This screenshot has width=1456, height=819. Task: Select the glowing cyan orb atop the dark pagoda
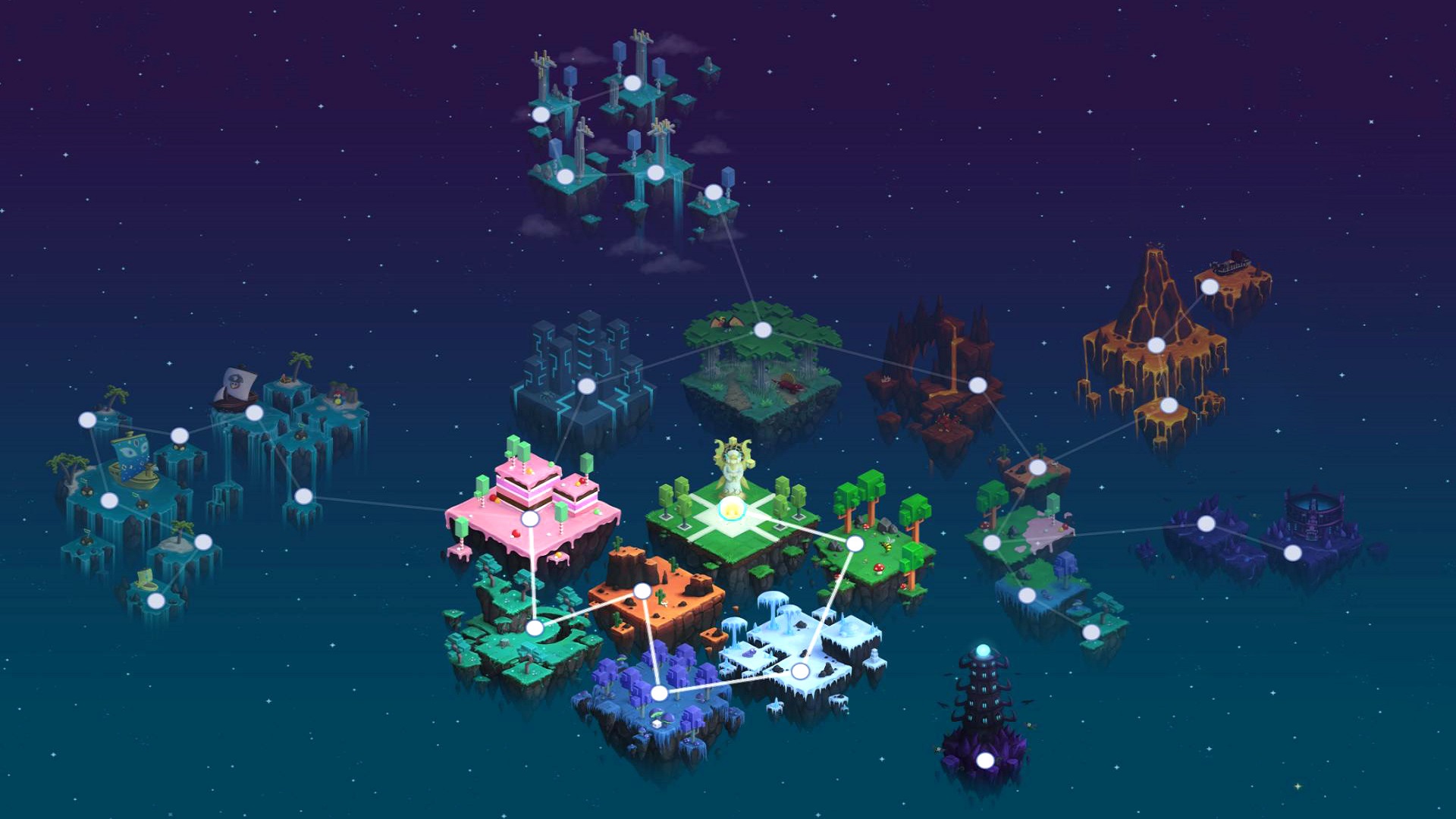pyautogui.click(x=983, y=648)
